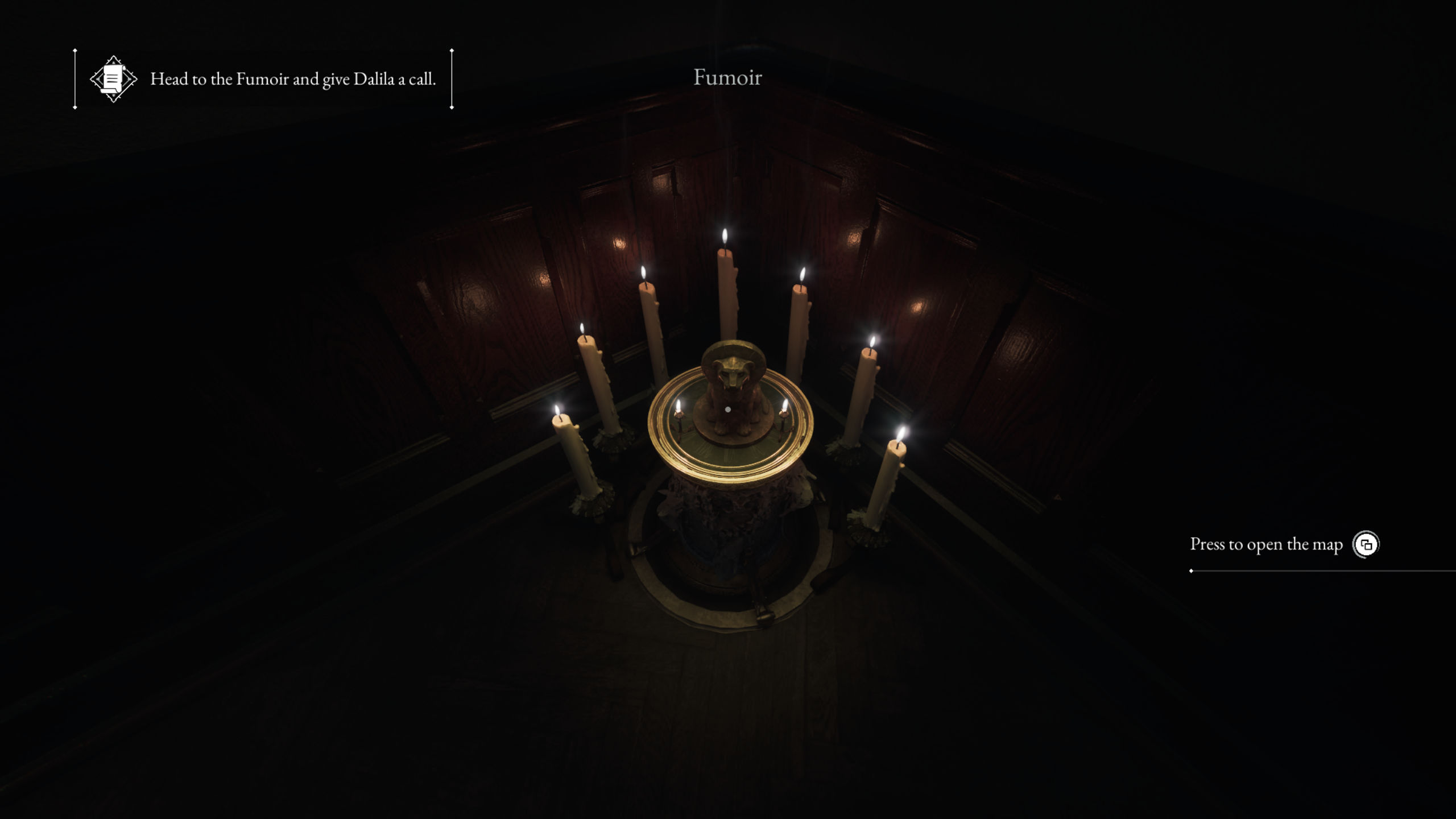This screenshot has height=819, width=1456.
Task: Click the scroll objective icon top-left
Action: [x=113, y=80]
